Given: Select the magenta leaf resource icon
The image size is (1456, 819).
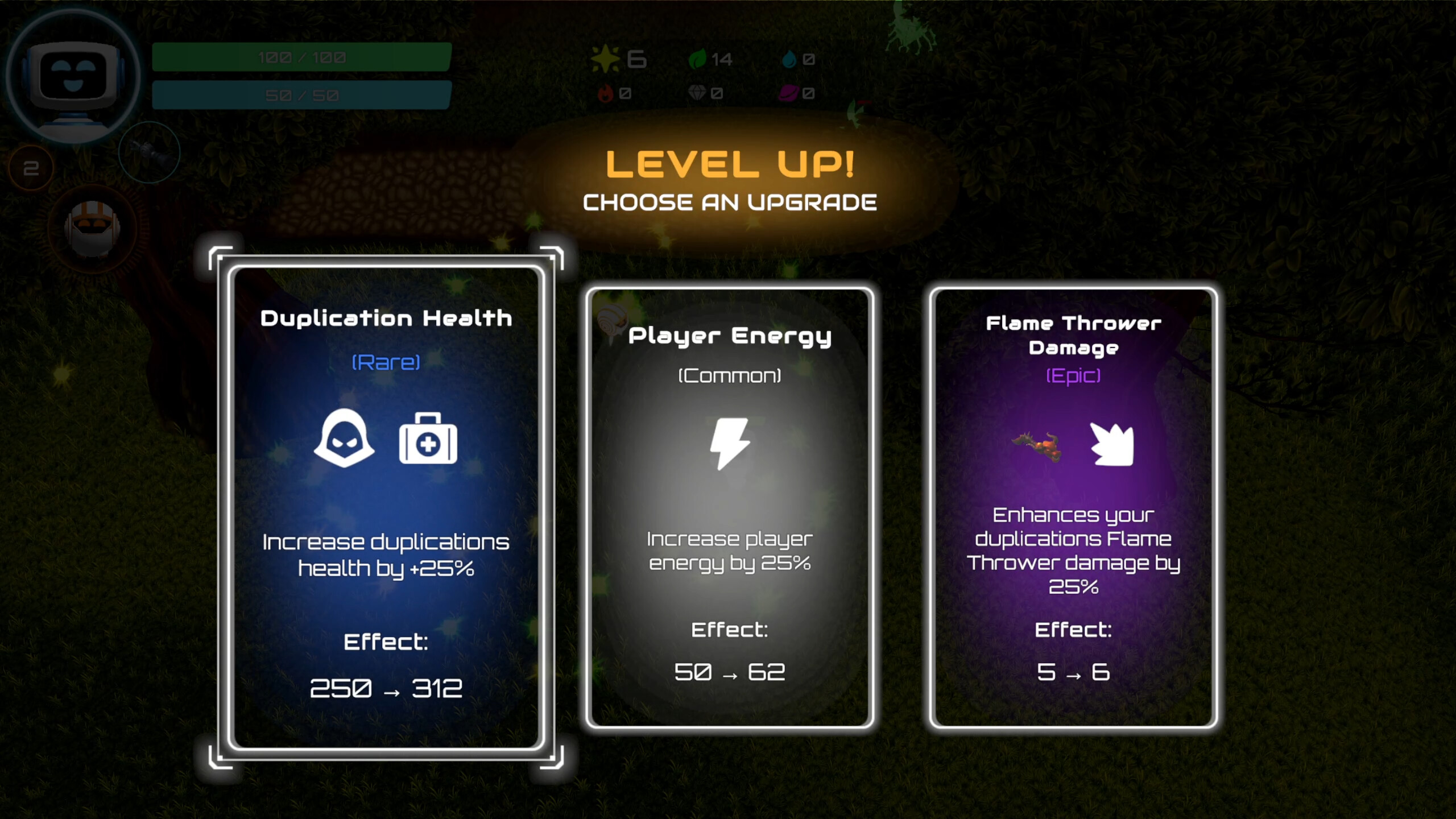Looking at the screenshot, I should 789,93.
